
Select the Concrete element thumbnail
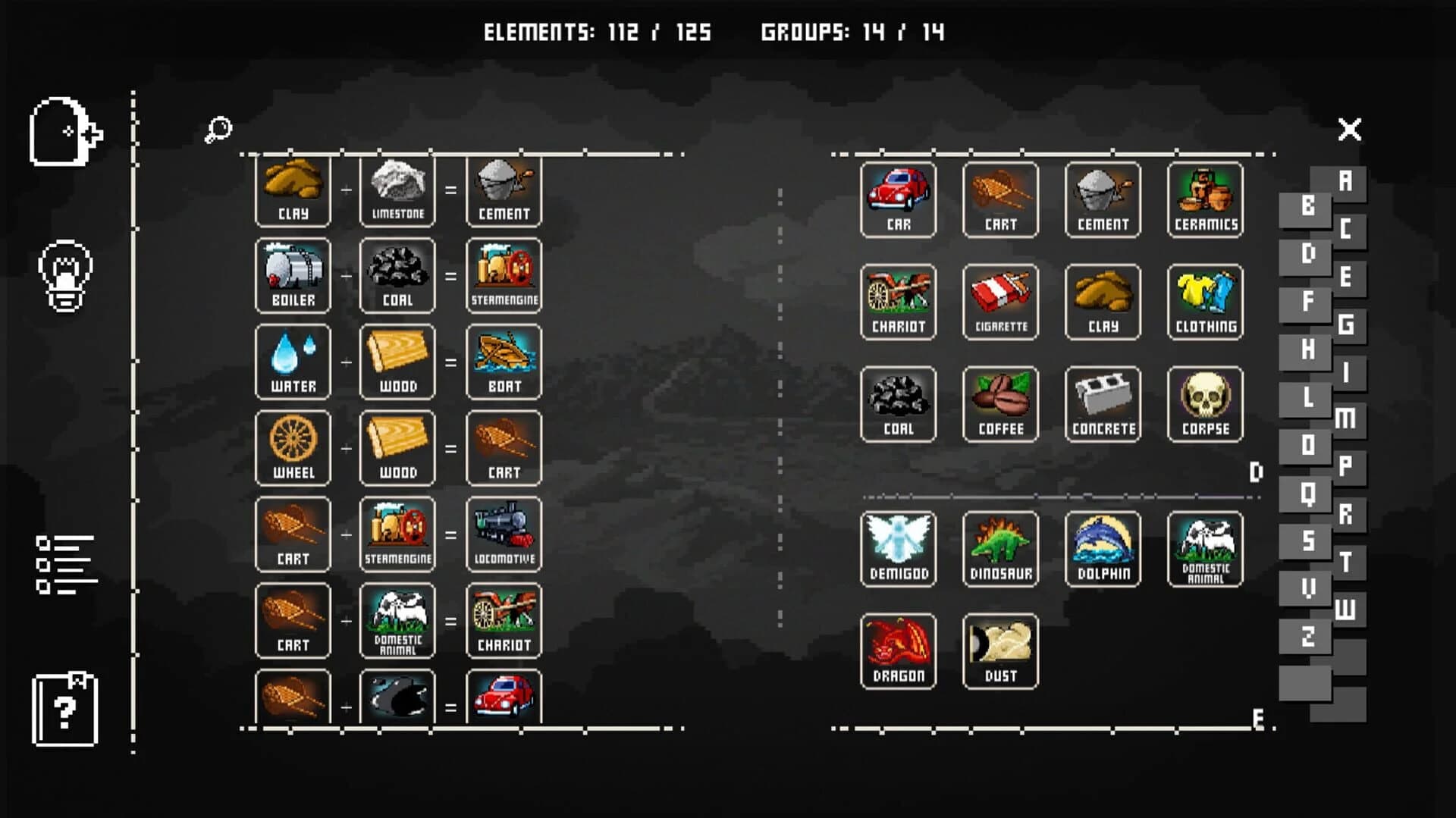click(1103, 403)
